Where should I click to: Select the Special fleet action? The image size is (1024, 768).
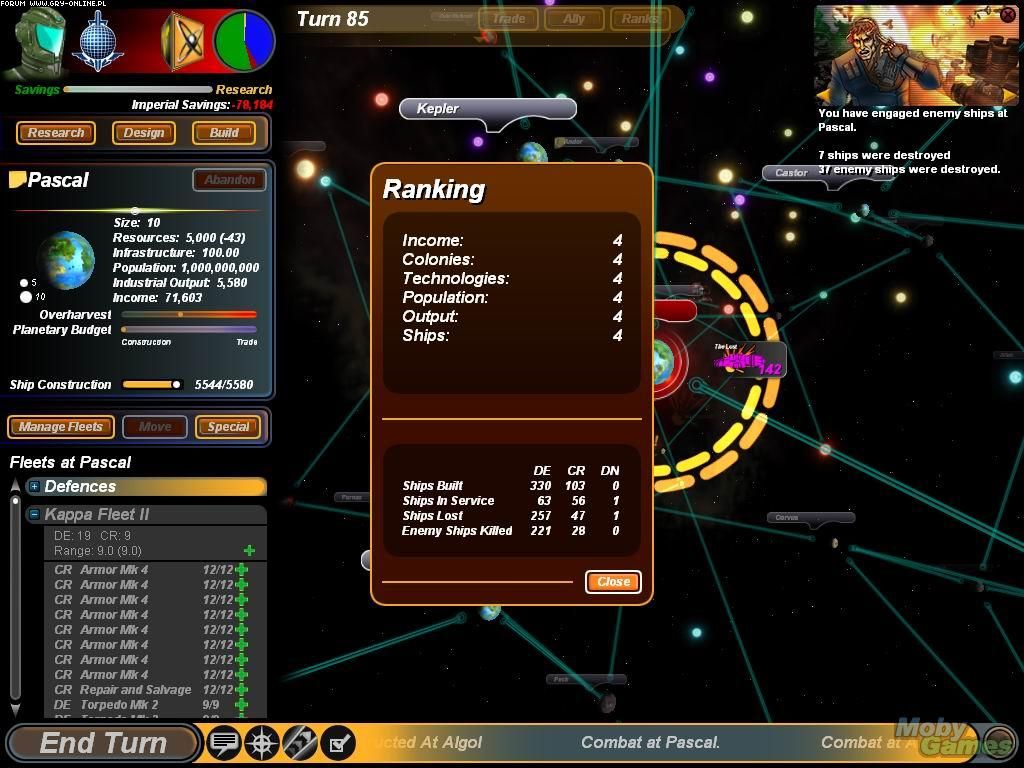(x=228, y=427)
